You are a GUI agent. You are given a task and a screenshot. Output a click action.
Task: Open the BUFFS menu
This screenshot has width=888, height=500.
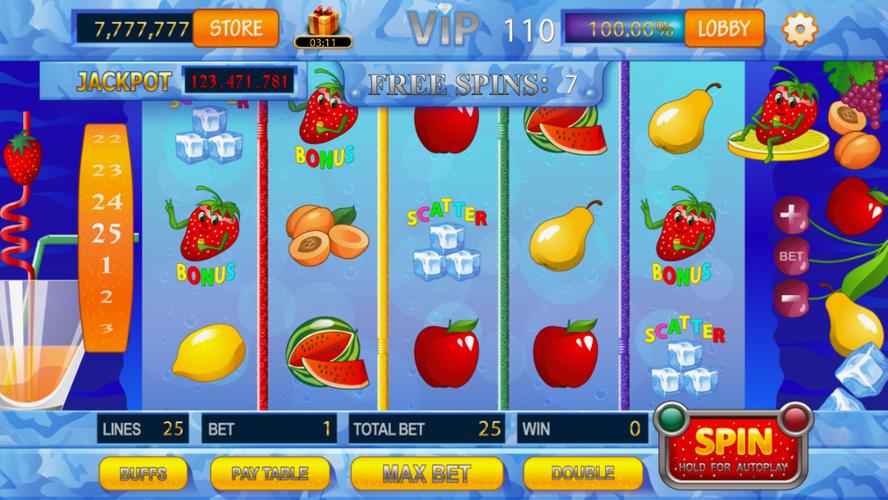click(x=144, y=472)
